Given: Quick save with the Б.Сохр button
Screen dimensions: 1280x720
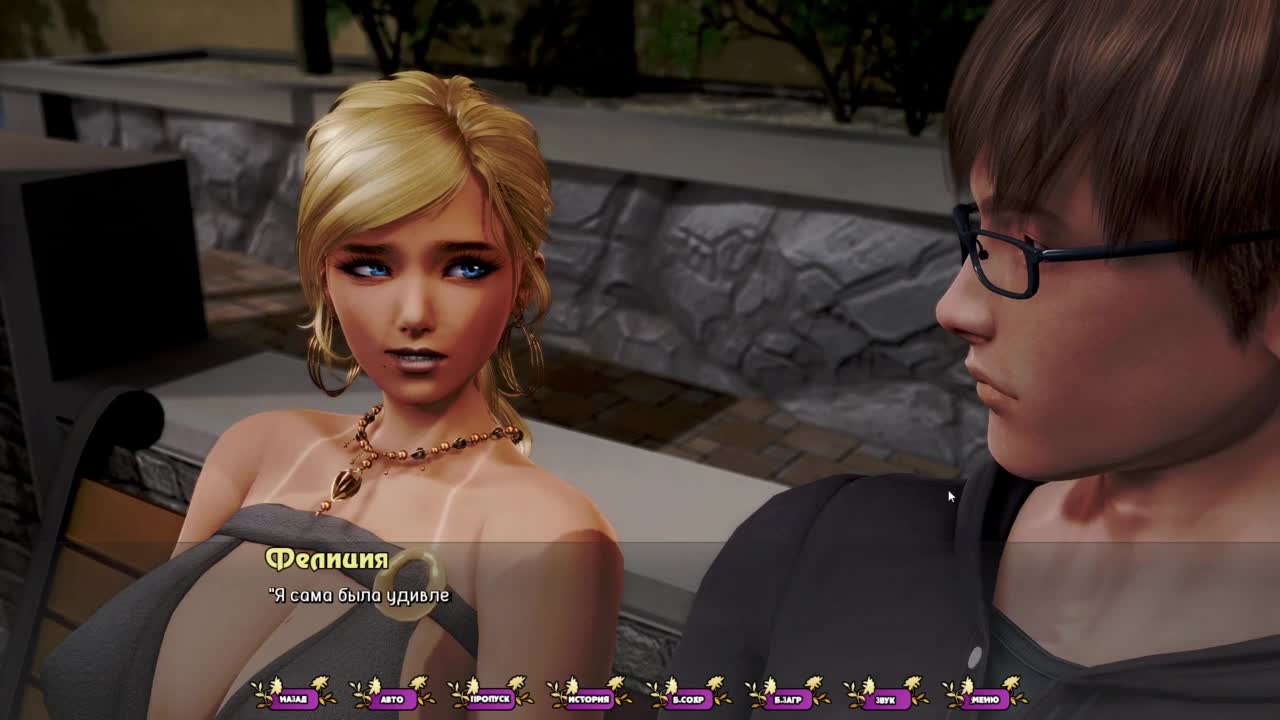Looking at the screenshot, I should pyautogui.click(x=688, y=699).
